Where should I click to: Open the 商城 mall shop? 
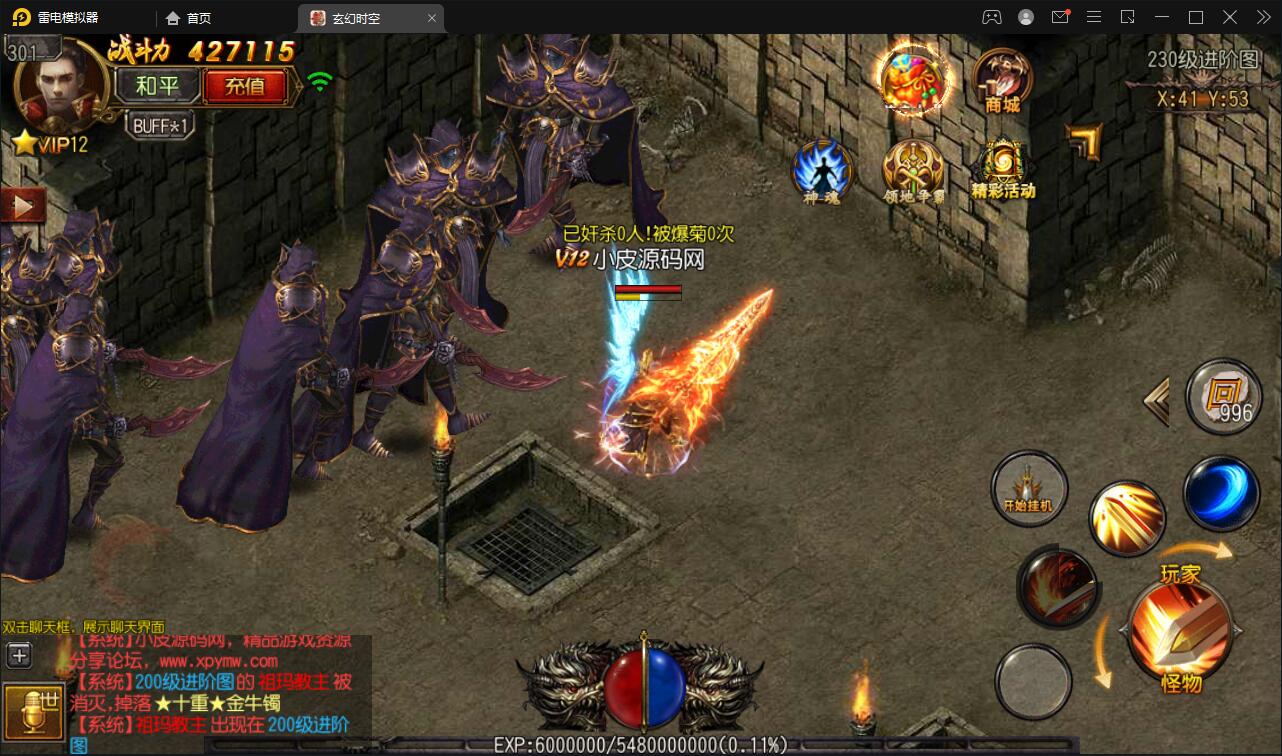(x=1003, y=80)
